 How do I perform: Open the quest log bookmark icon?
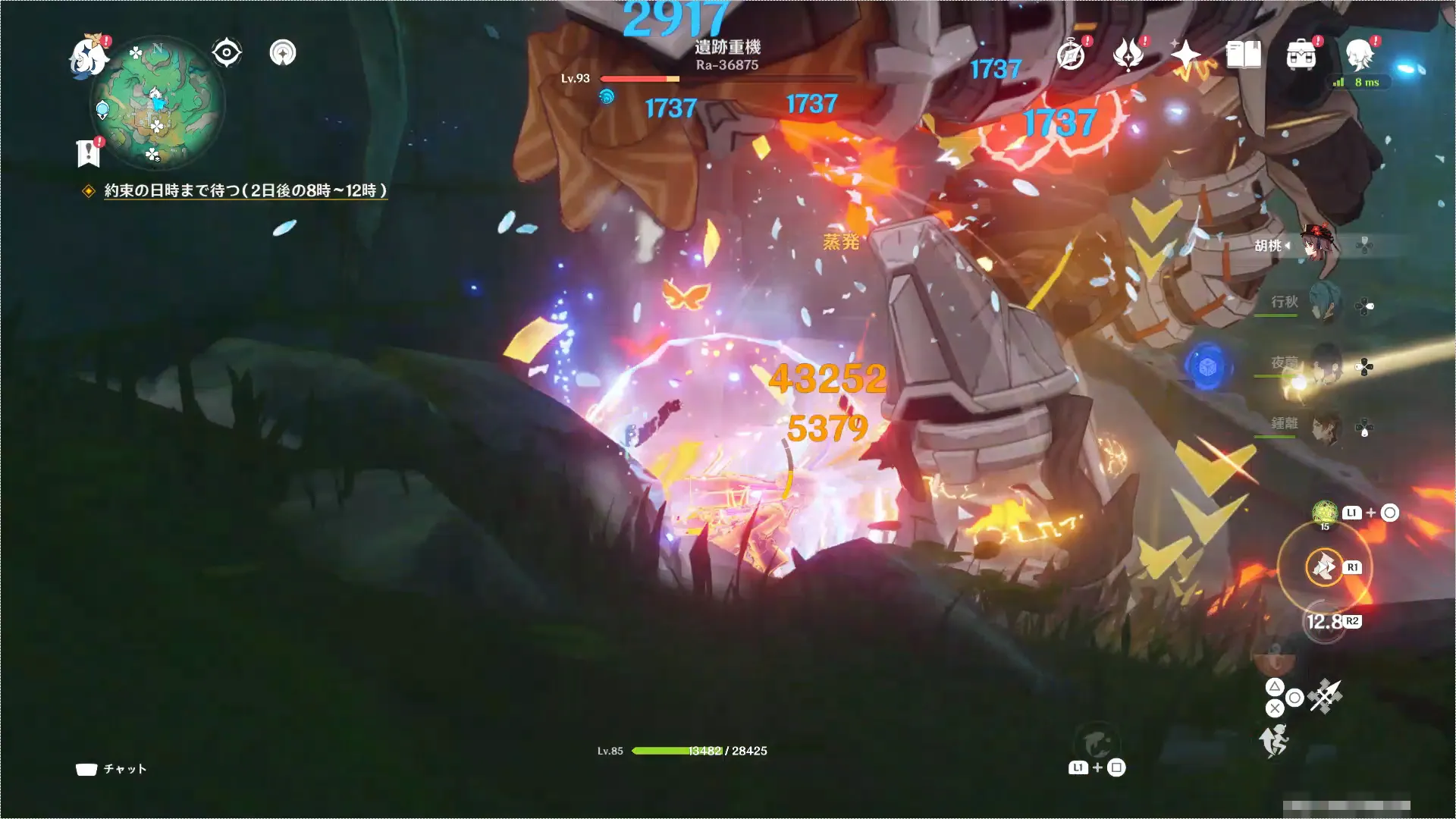(89, 152)
